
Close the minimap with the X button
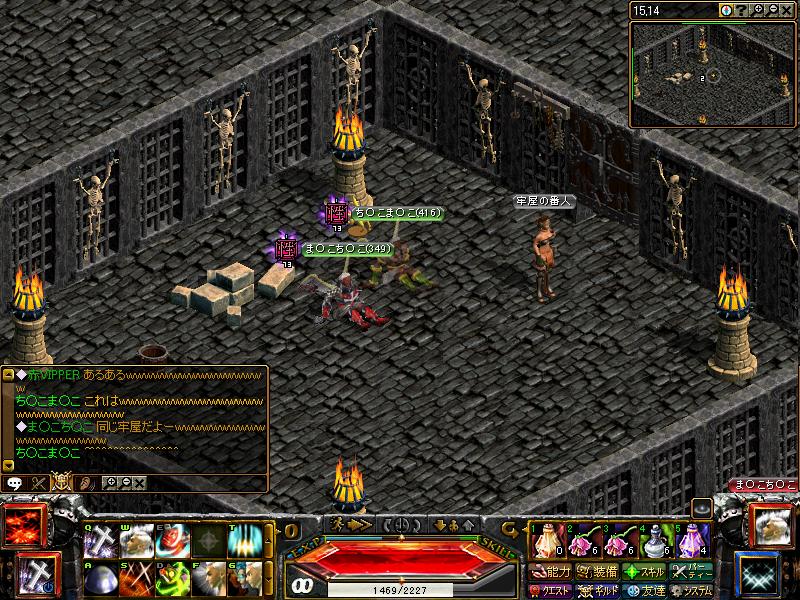(788, 10)
